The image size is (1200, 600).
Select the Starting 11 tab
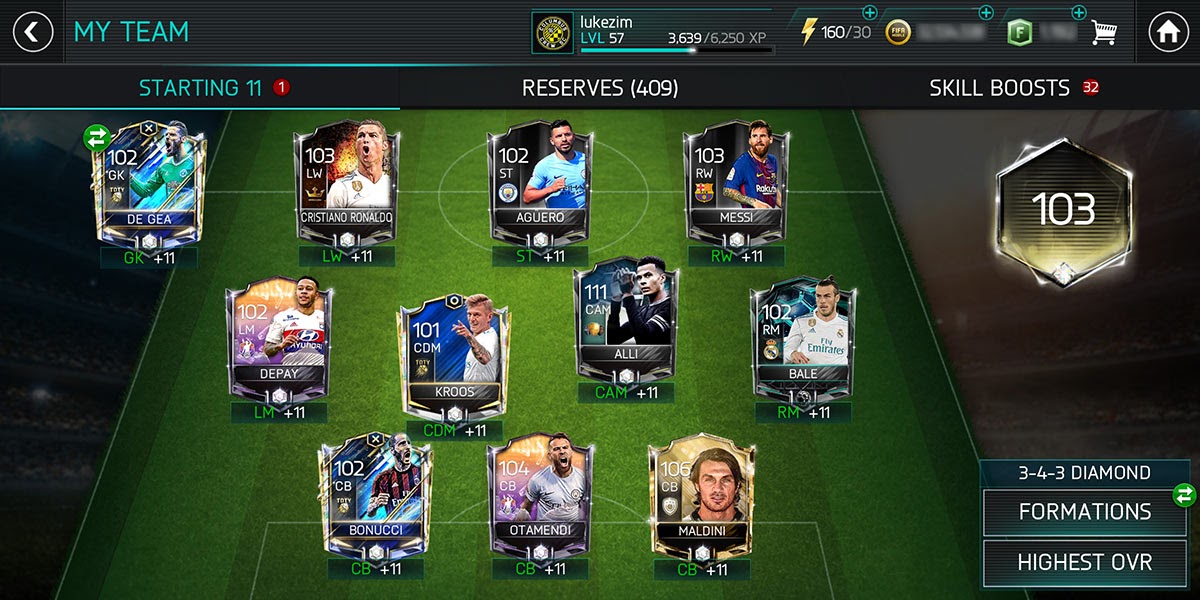pos(200,88)
